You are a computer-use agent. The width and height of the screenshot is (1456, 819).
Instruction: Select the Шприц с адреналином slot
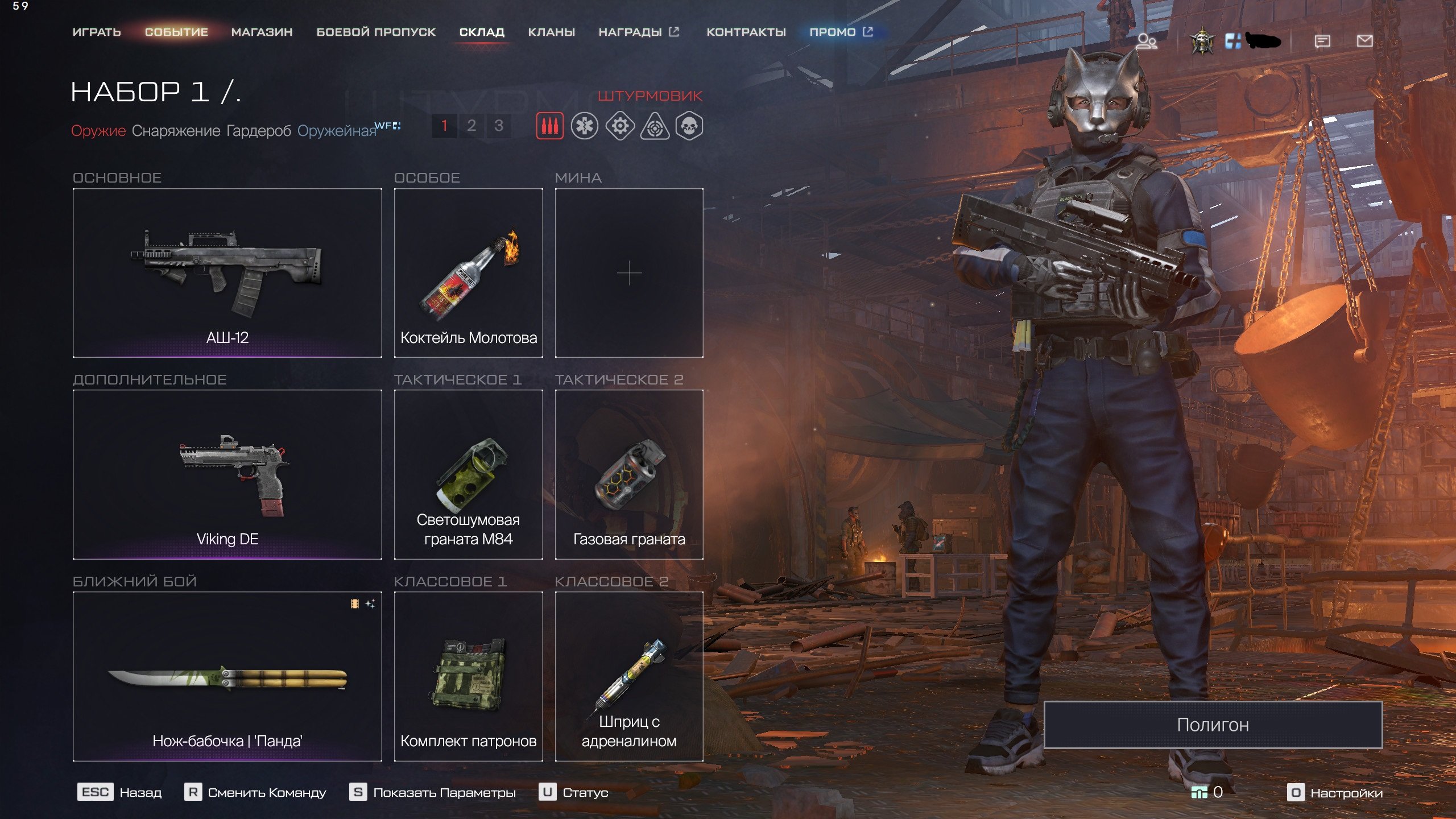click(x=629, y=676)
